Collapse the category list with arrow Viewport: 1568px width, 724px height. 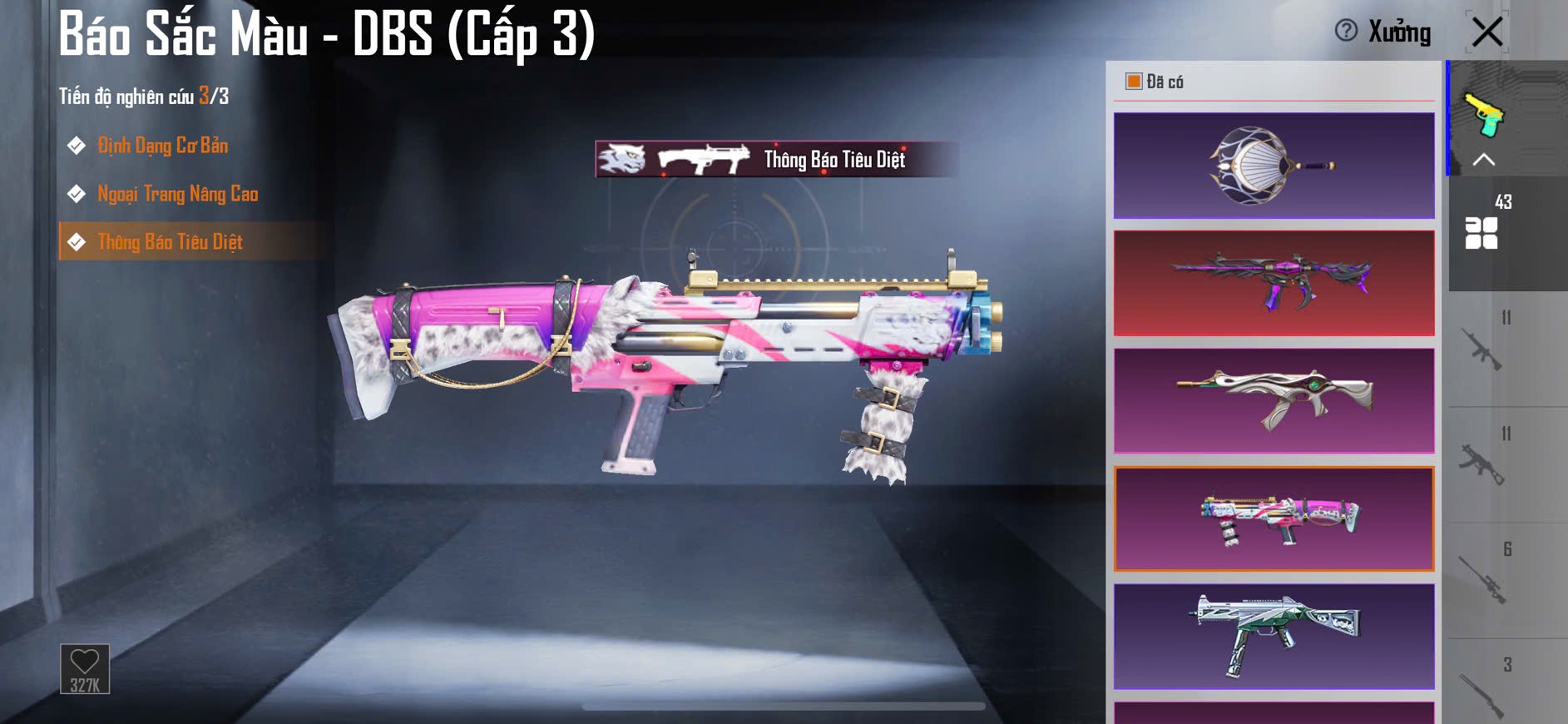pos(1484,160)
